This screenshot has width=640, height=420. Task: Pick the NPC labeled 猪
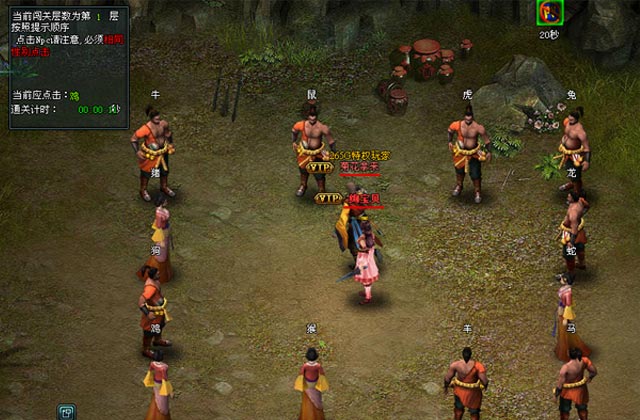pos(159,232)
